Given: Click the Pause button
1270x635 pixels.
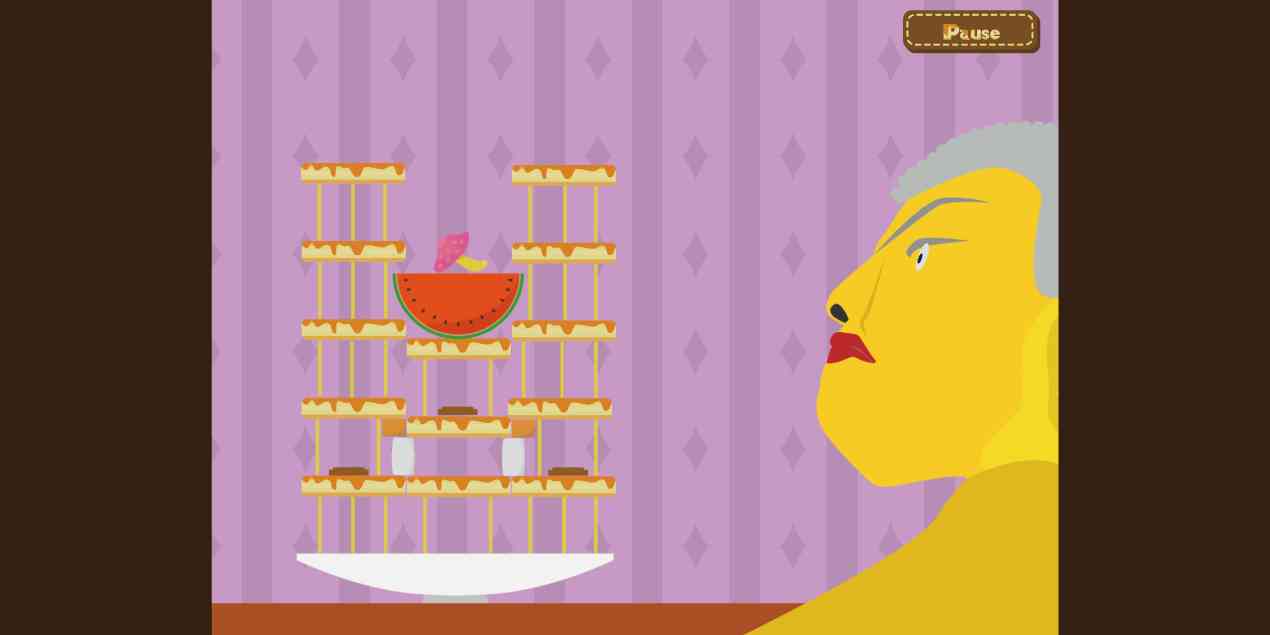Looking at the screenshot, I should tap(970, 31).
